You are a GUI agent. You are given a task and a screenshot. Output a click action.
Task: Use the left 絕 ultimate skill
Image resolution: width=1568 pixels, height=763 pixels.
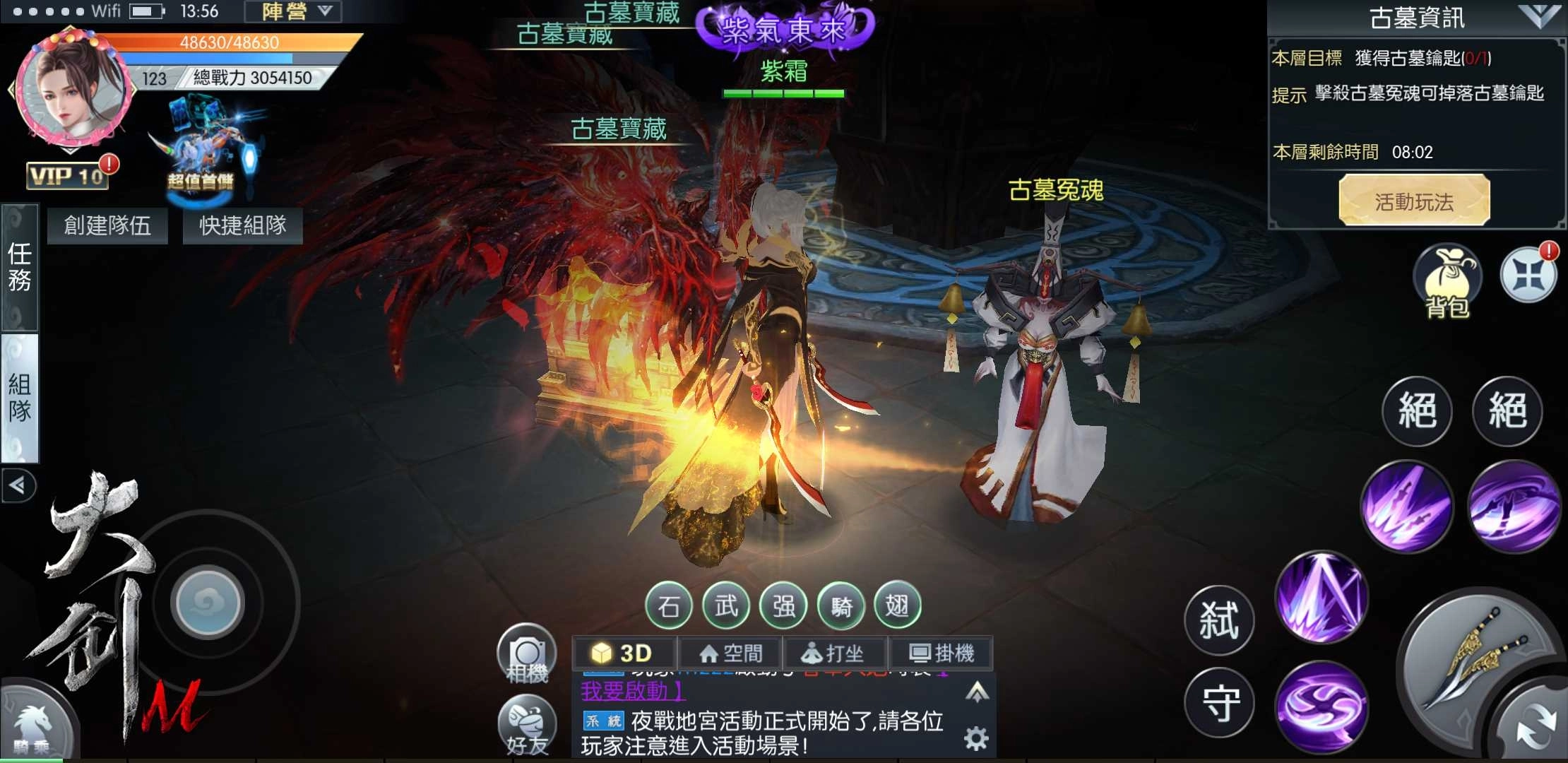[1416, 412]
